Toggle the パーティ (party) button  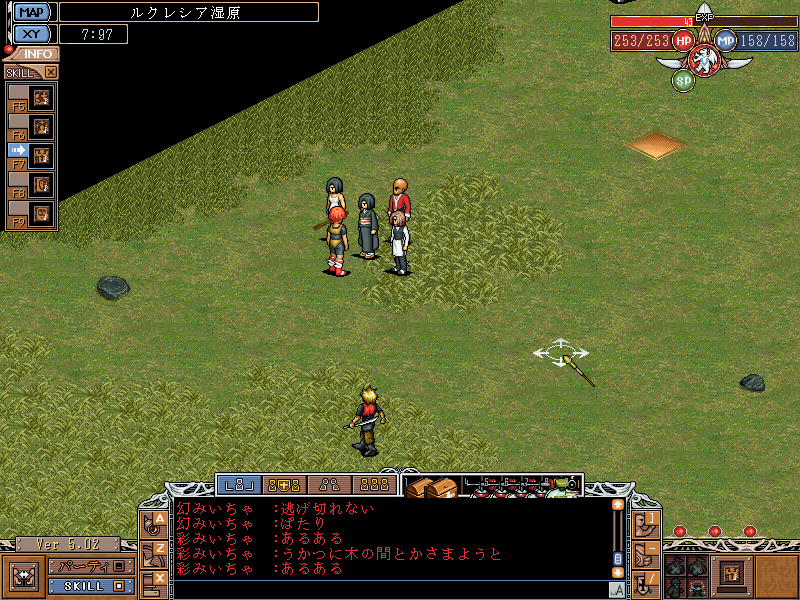coord(90,566)
